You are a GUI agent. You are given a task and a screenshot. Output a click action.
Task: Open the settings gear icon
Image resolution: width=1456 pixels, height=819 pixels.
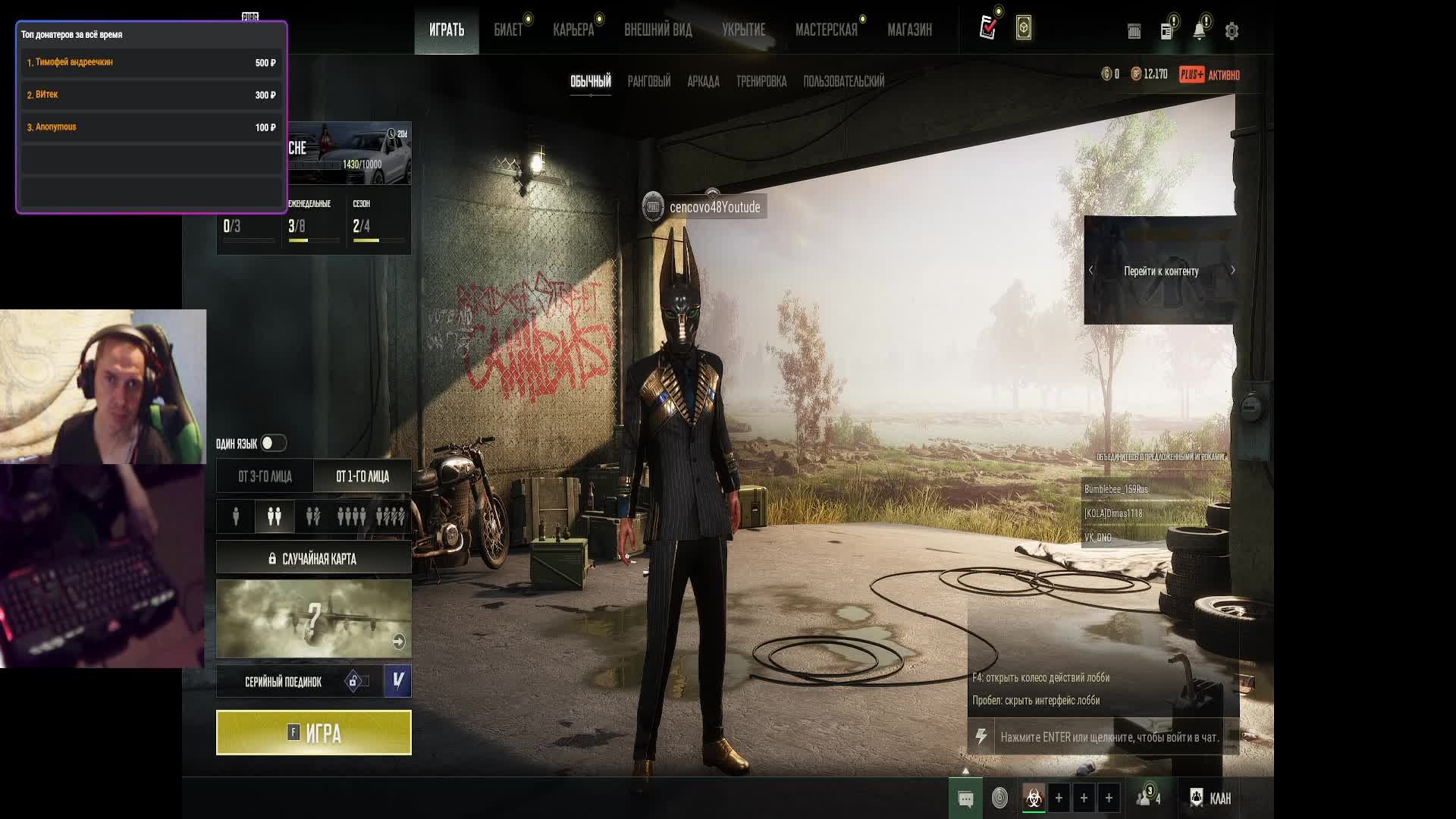(x=1232, y=31)
